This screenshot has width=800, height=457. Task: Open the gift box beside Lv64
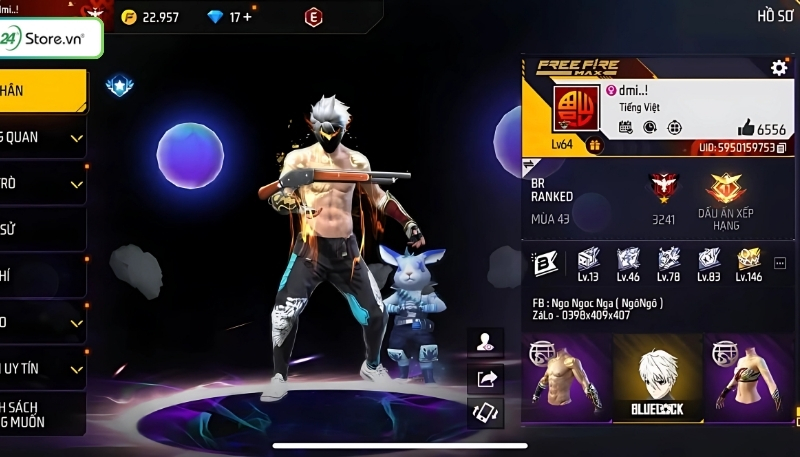tap(594, 144)
